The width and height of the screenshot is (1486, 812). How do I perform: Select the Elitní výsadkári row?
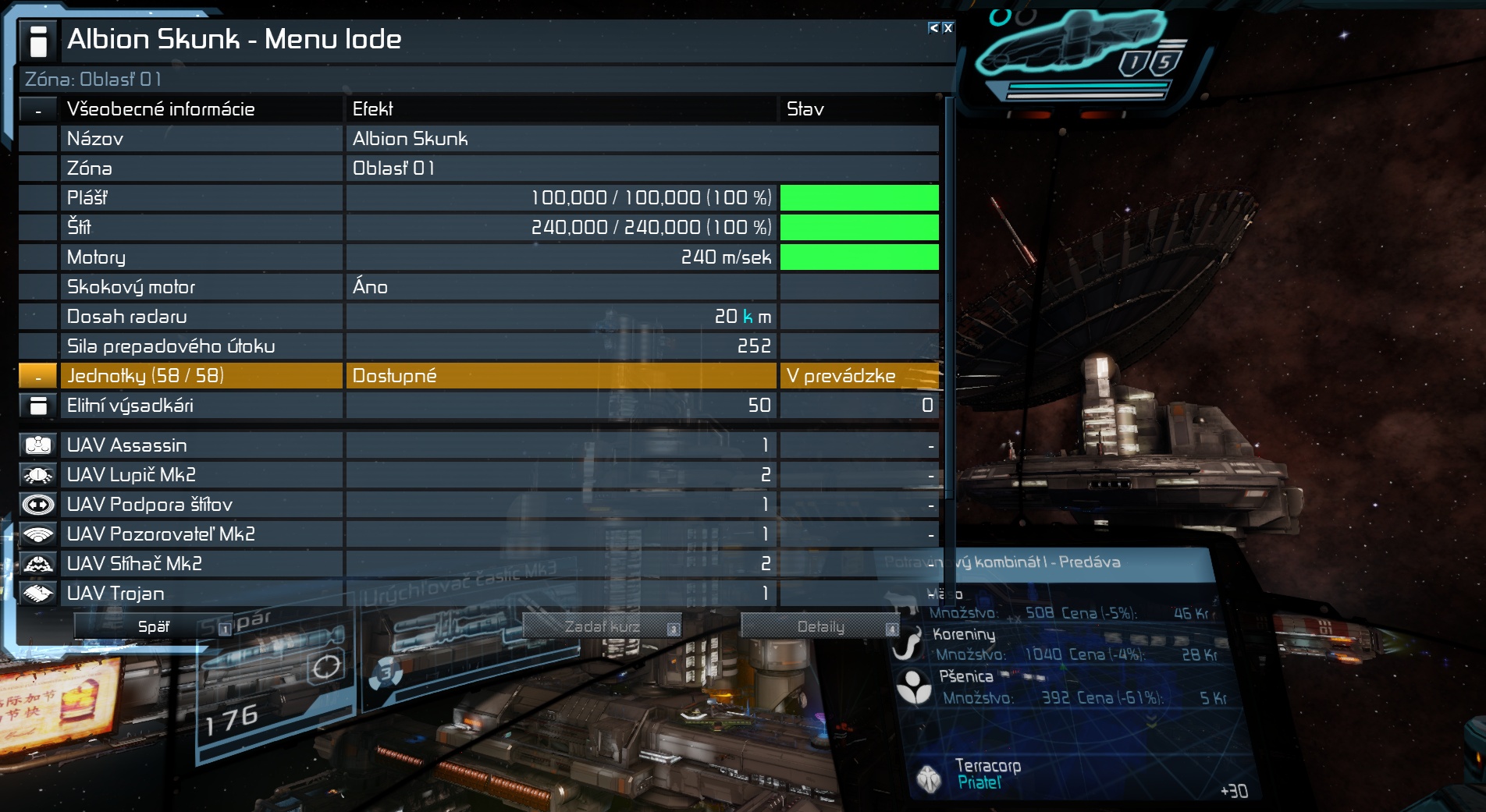(x=201, y=406)
